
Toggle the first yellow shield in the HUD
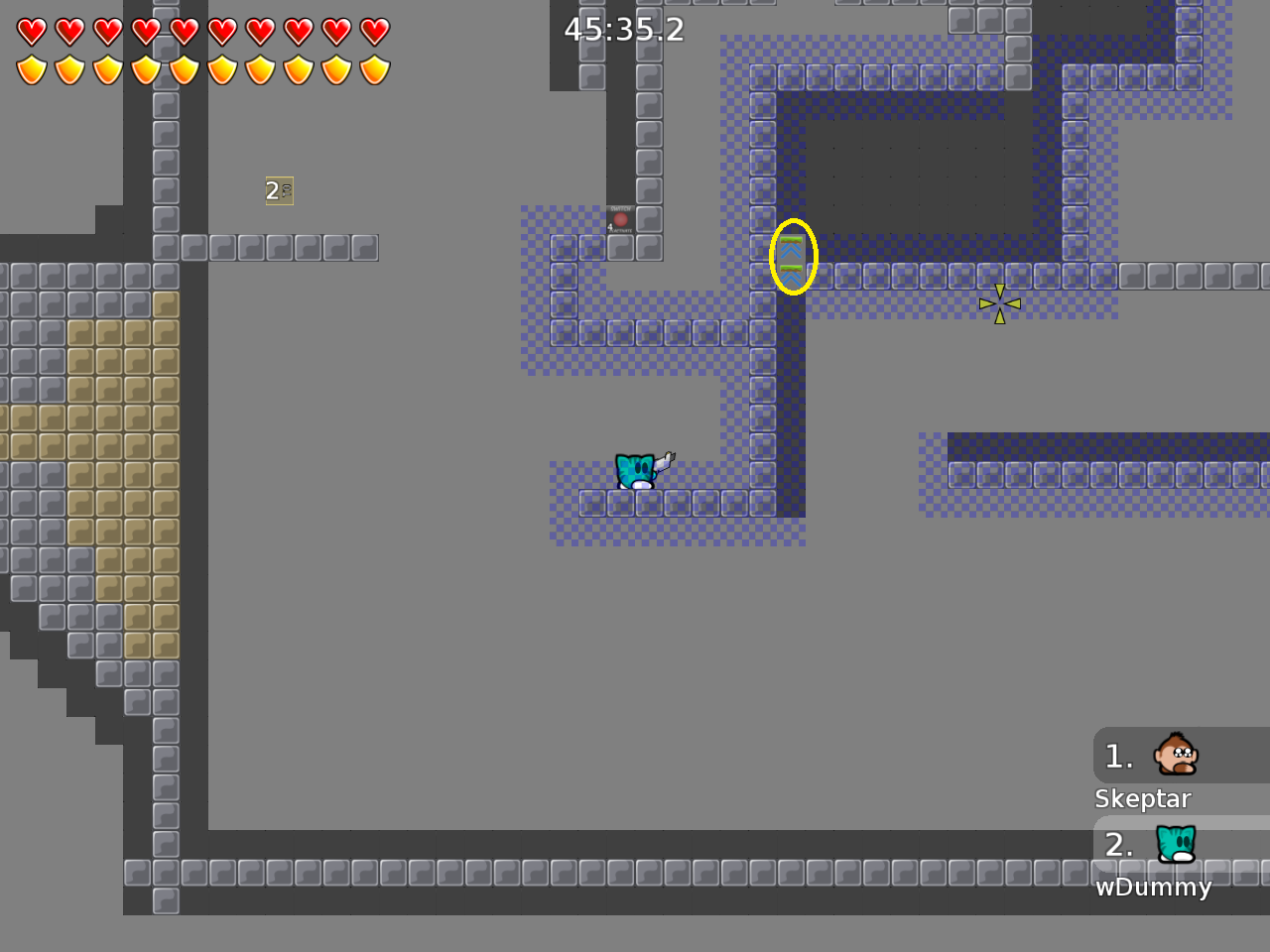(33, 69)
